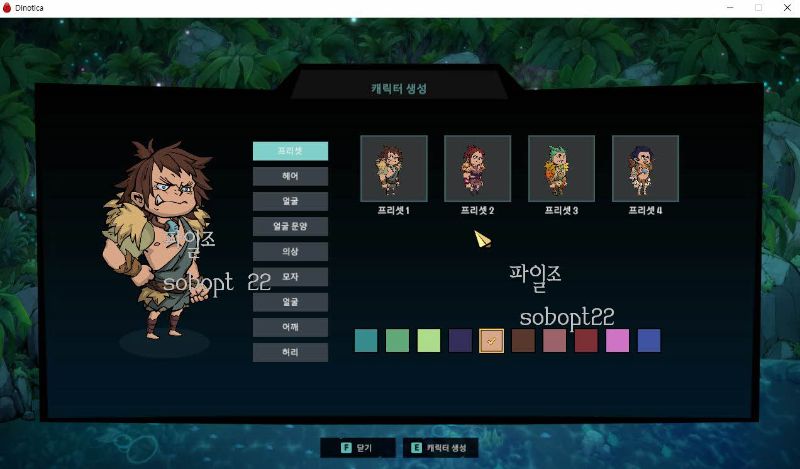Confirm with the 캐릭터 생성 button

440,448
